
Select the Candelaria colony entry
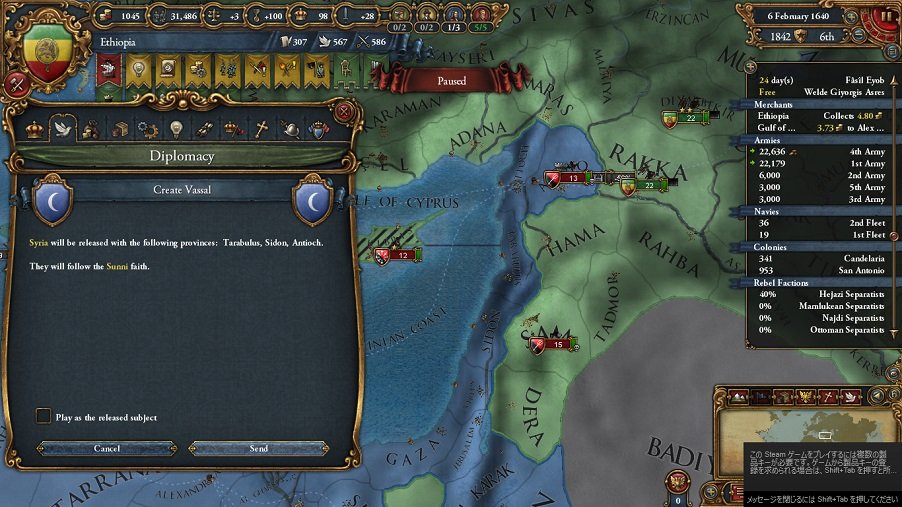pyautogui.click(x=820, y=258)
